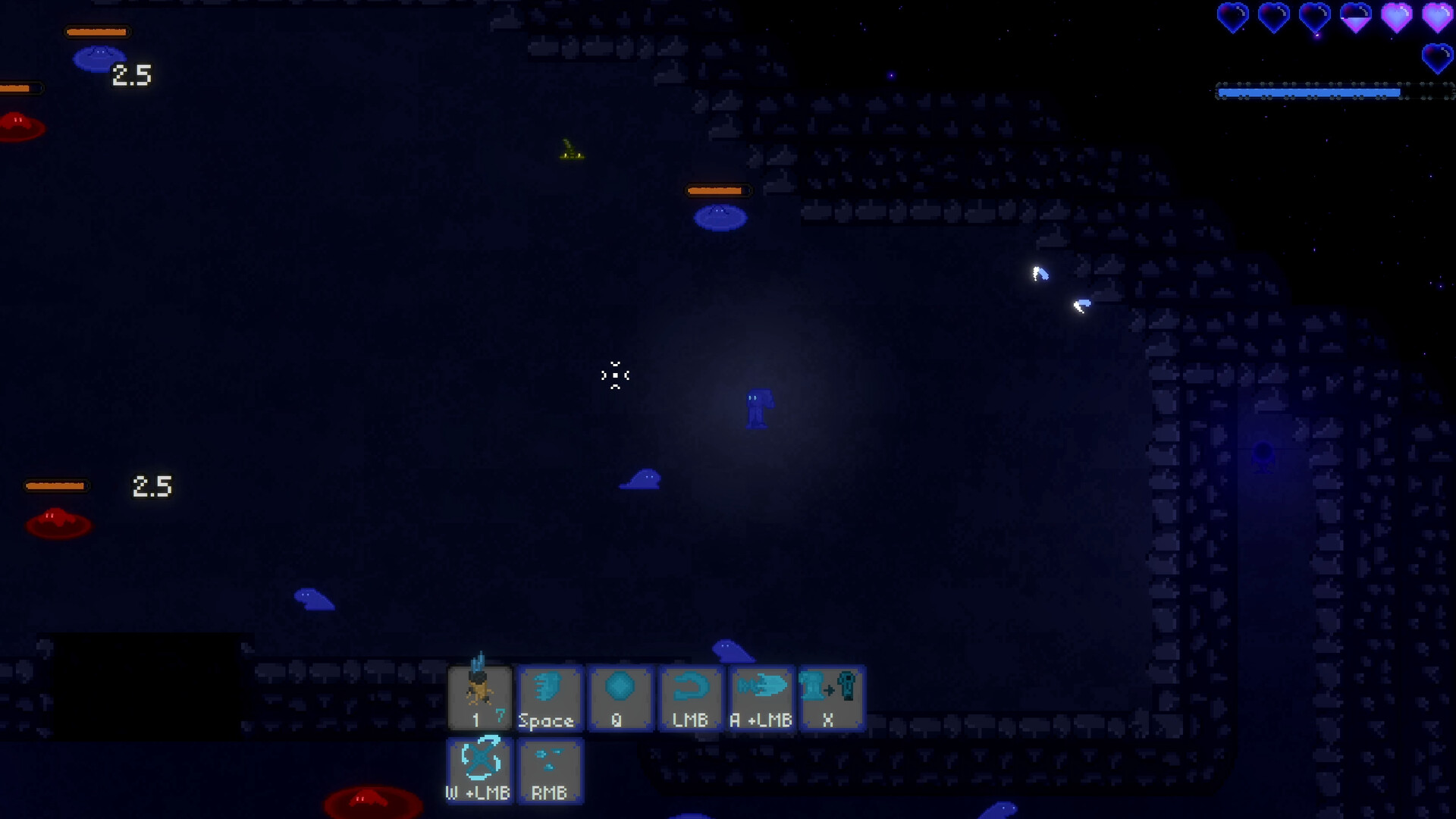Click the orange health bar above the top-left slime
Image resolution: width=1456 pixels, height=819 pixels.
click(96, 32)
